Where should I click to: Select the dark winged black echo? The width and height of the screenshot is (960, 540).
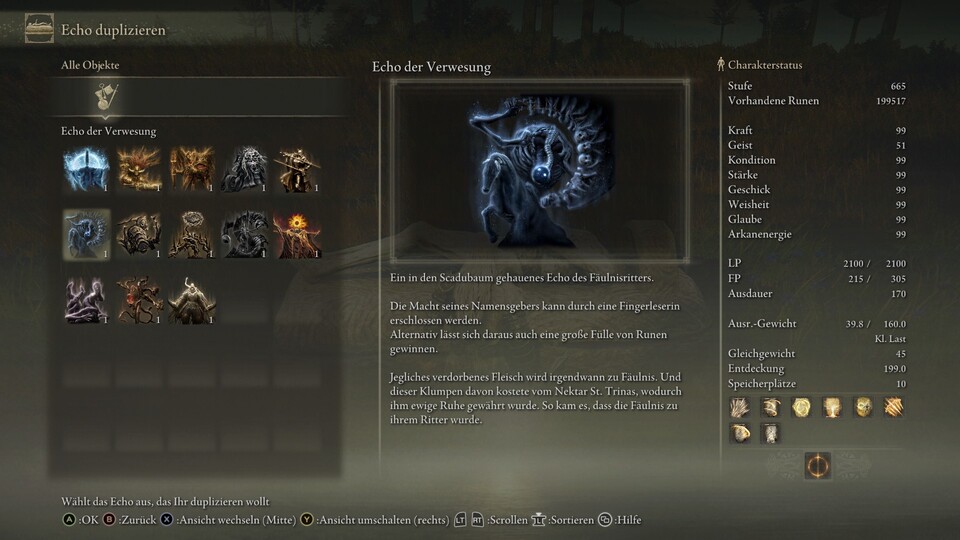[x=245, y=233]
